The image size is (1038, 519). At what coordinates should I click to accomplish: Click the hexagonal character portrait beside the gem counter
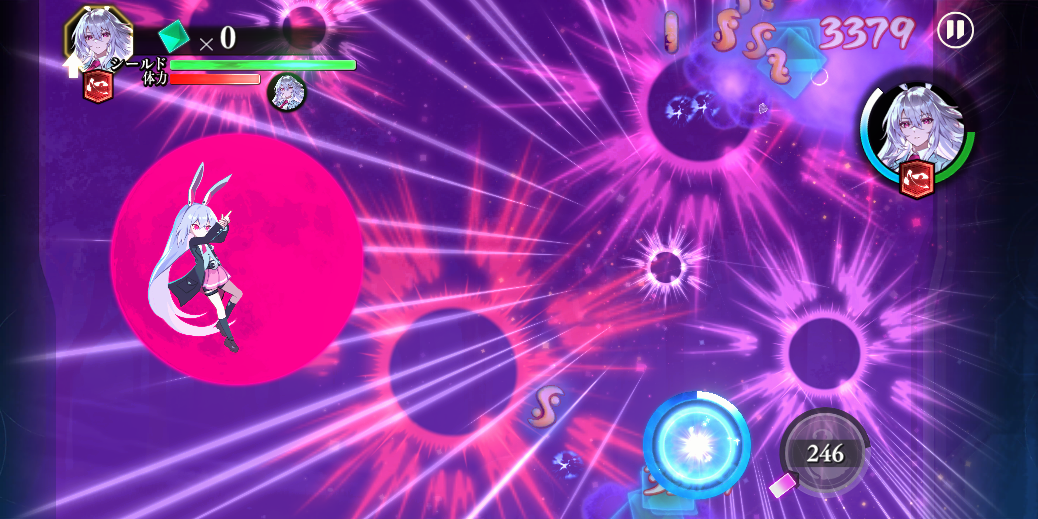[x=99, y=38]
